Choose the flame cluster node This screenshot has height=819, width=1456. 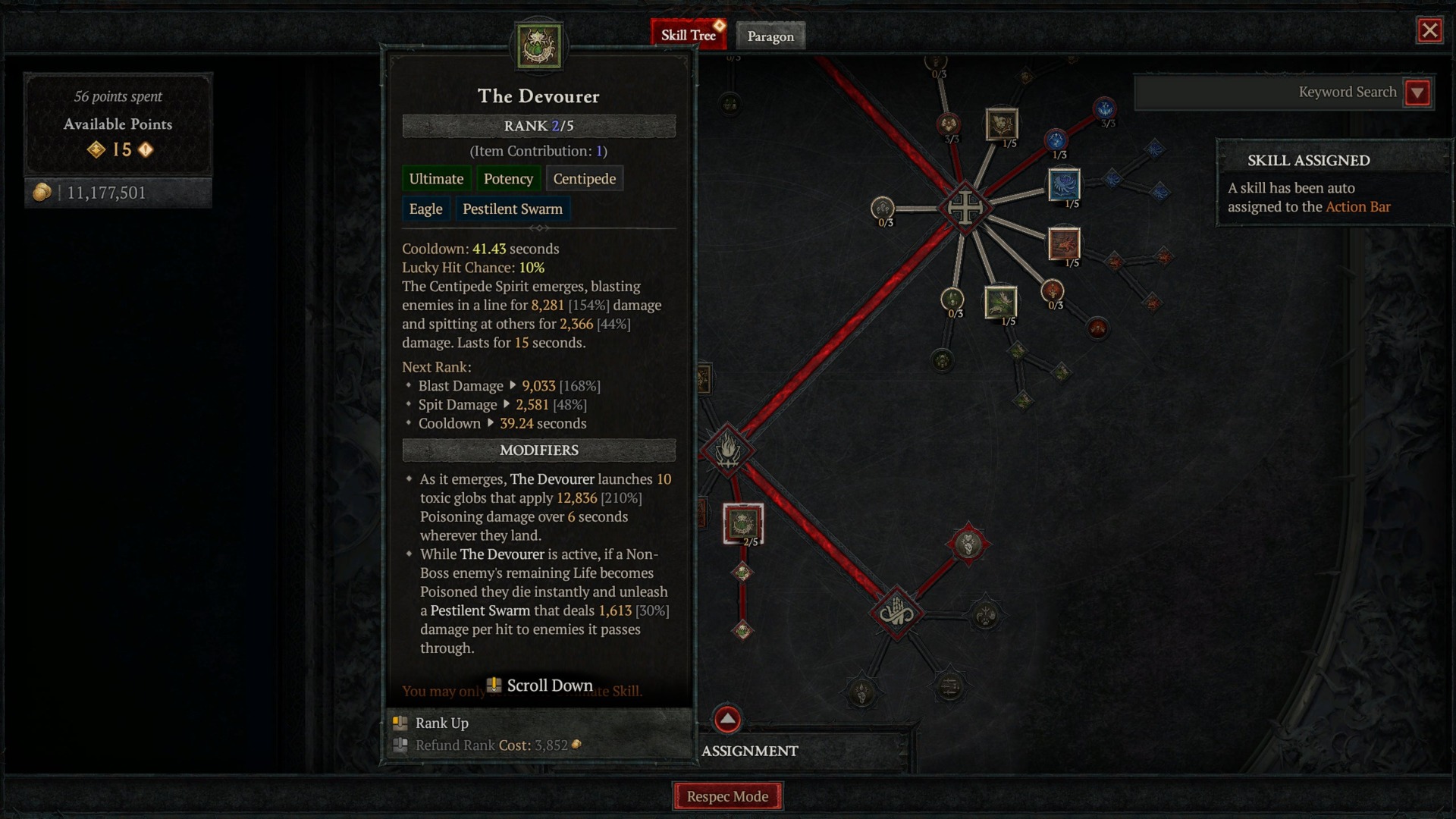(727, 450)
